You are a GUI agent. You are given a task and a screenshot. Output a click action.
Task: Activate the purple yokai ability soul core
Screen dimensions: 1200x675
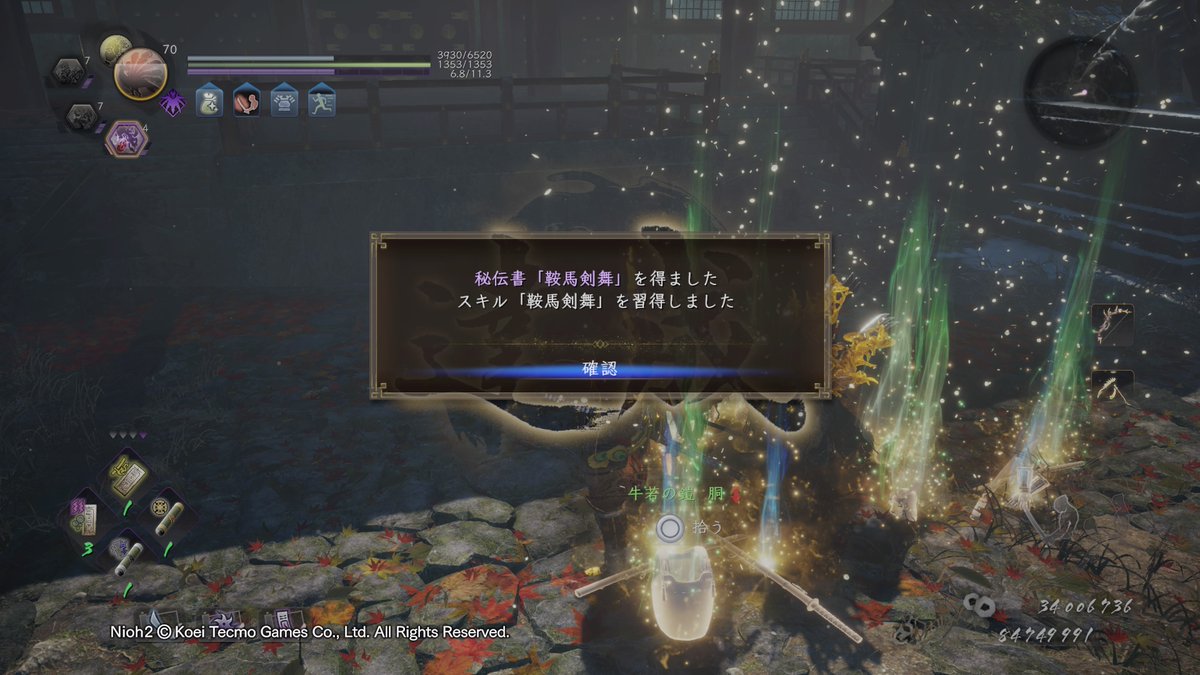click(127, 138)
